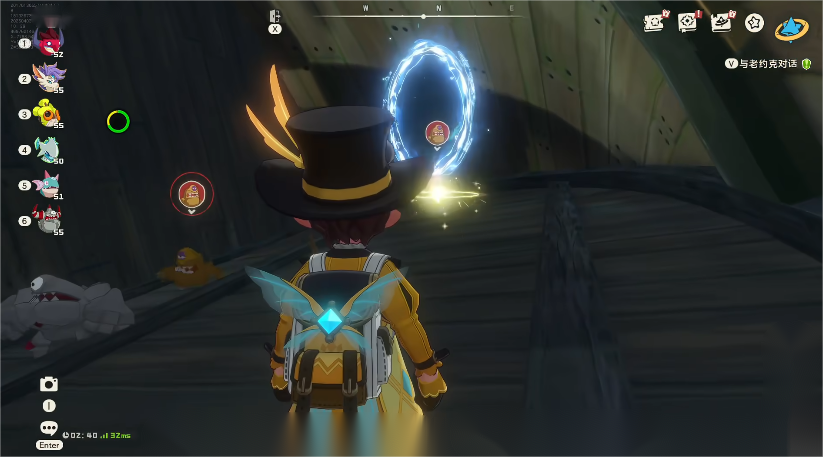
Task: Open the chat speech bubble
Action: tap(48, 428)
